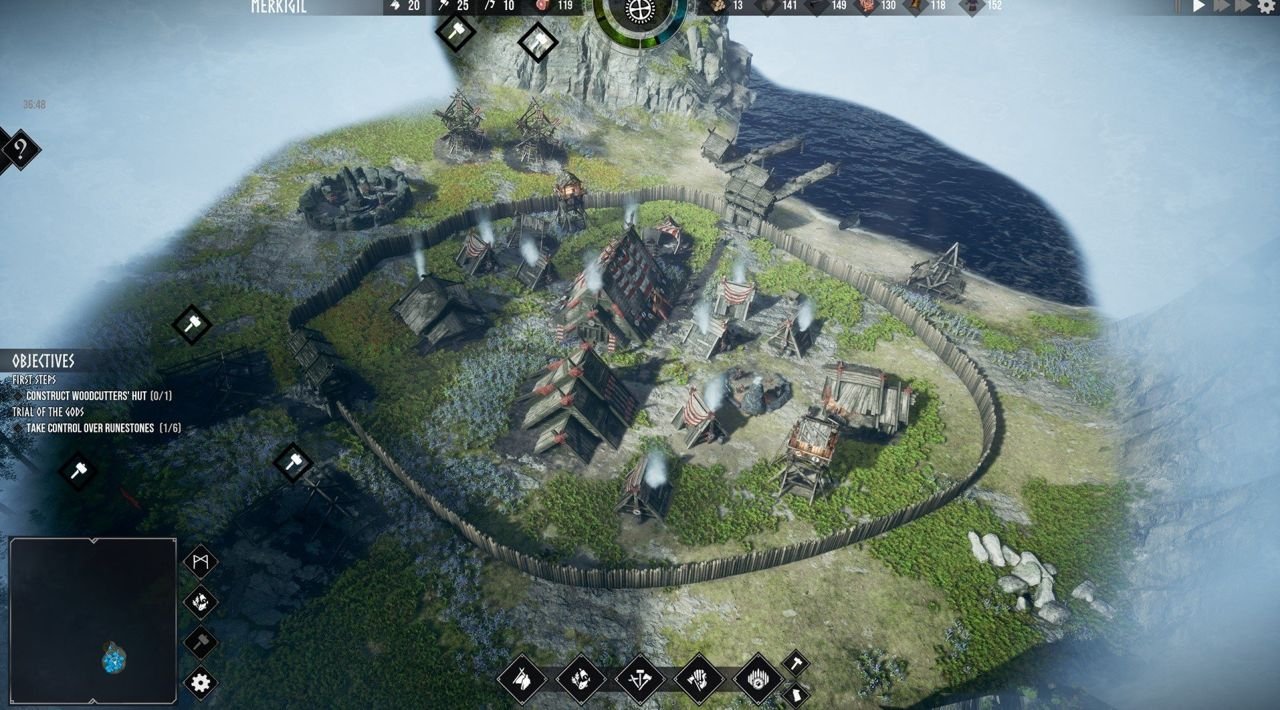Resume normal speed with the play arrow
This screenshot has width=1280, height=710.
1199,6
